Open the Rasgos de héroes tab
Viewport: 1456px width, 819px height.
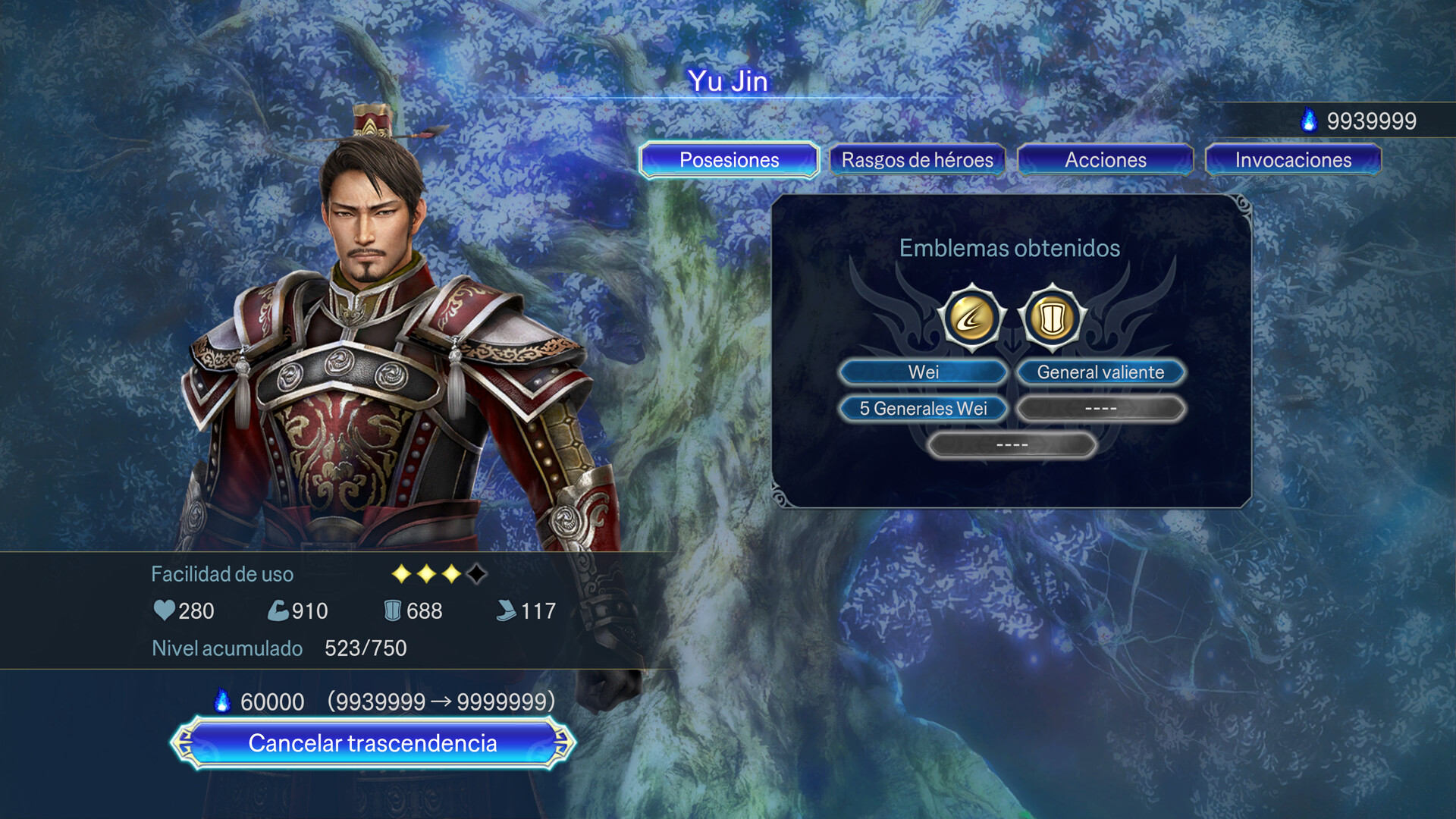pos(917,160)
